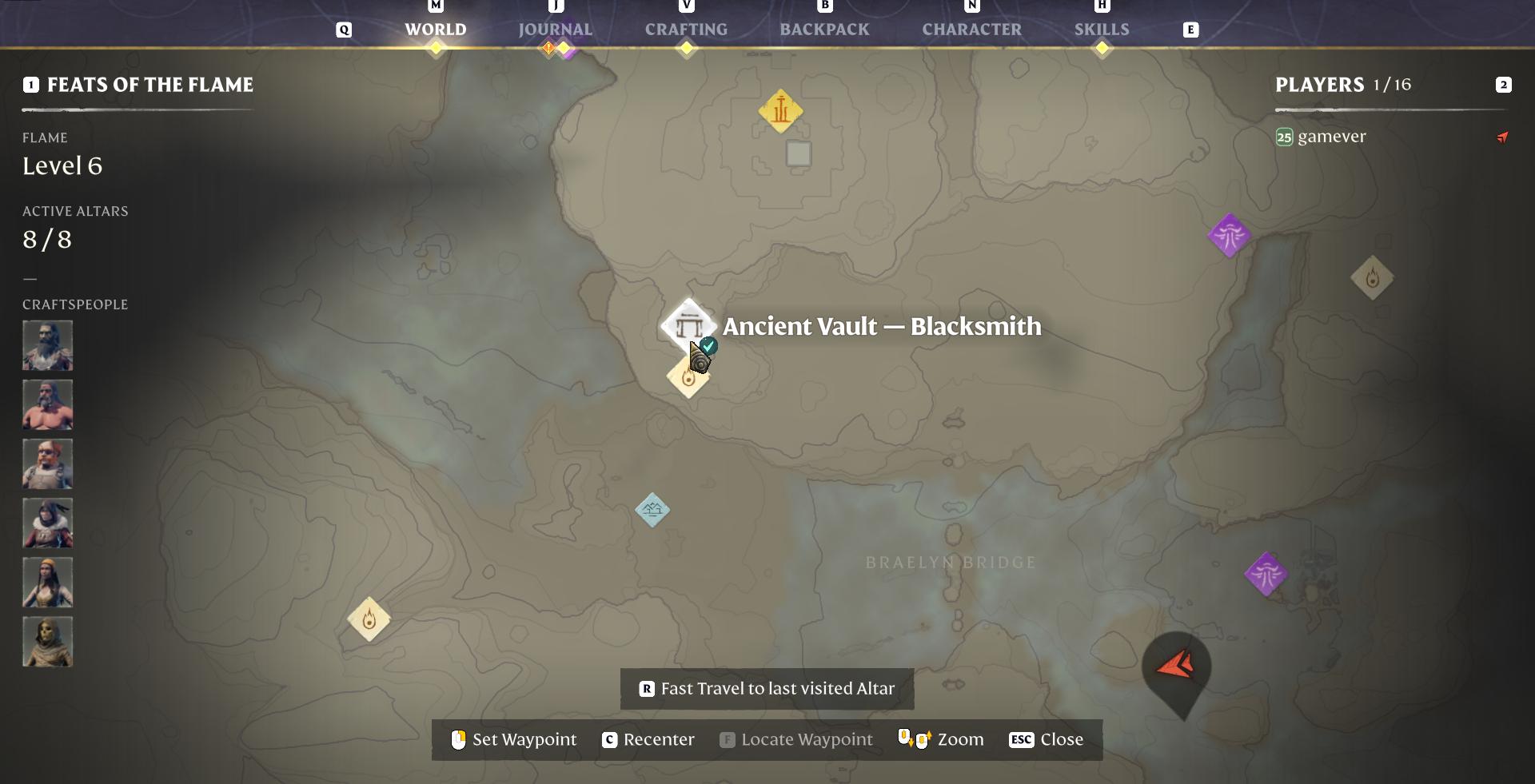Switch to the Journal tab
1535x784 pixels.
[555, 30]
